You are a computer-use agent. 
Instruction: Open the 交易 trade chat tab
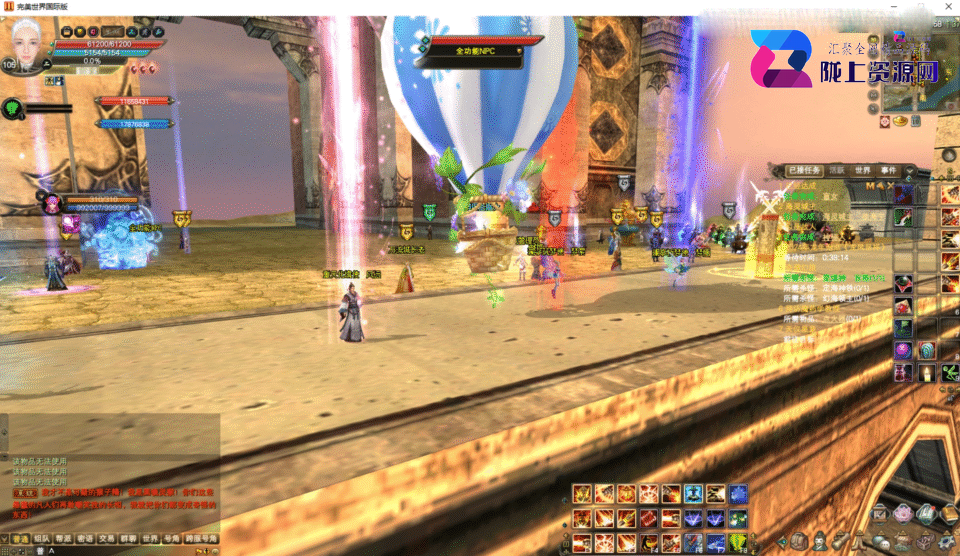click(108, 538)
